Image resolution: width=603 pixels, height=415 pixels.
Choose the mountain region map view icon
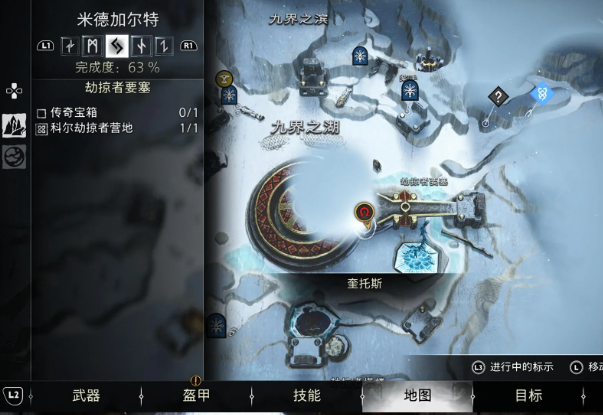tap(15, 126)
